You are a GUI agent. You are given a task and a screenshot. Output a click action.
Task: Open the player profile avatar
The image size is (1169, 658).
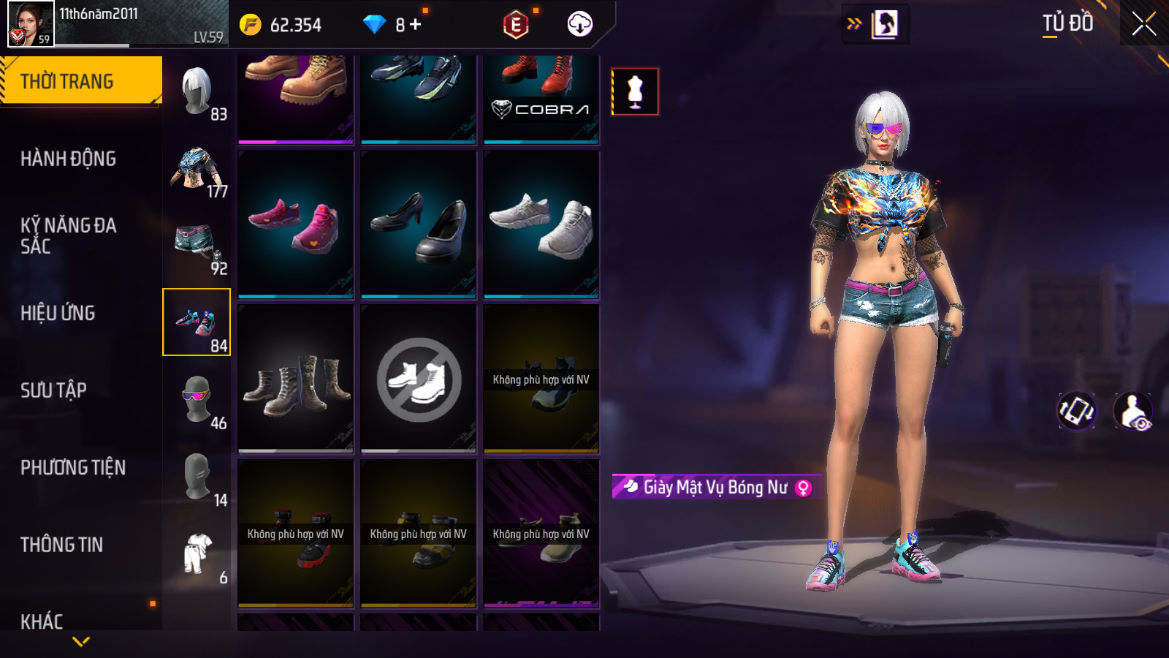click(x=30, y=23)
